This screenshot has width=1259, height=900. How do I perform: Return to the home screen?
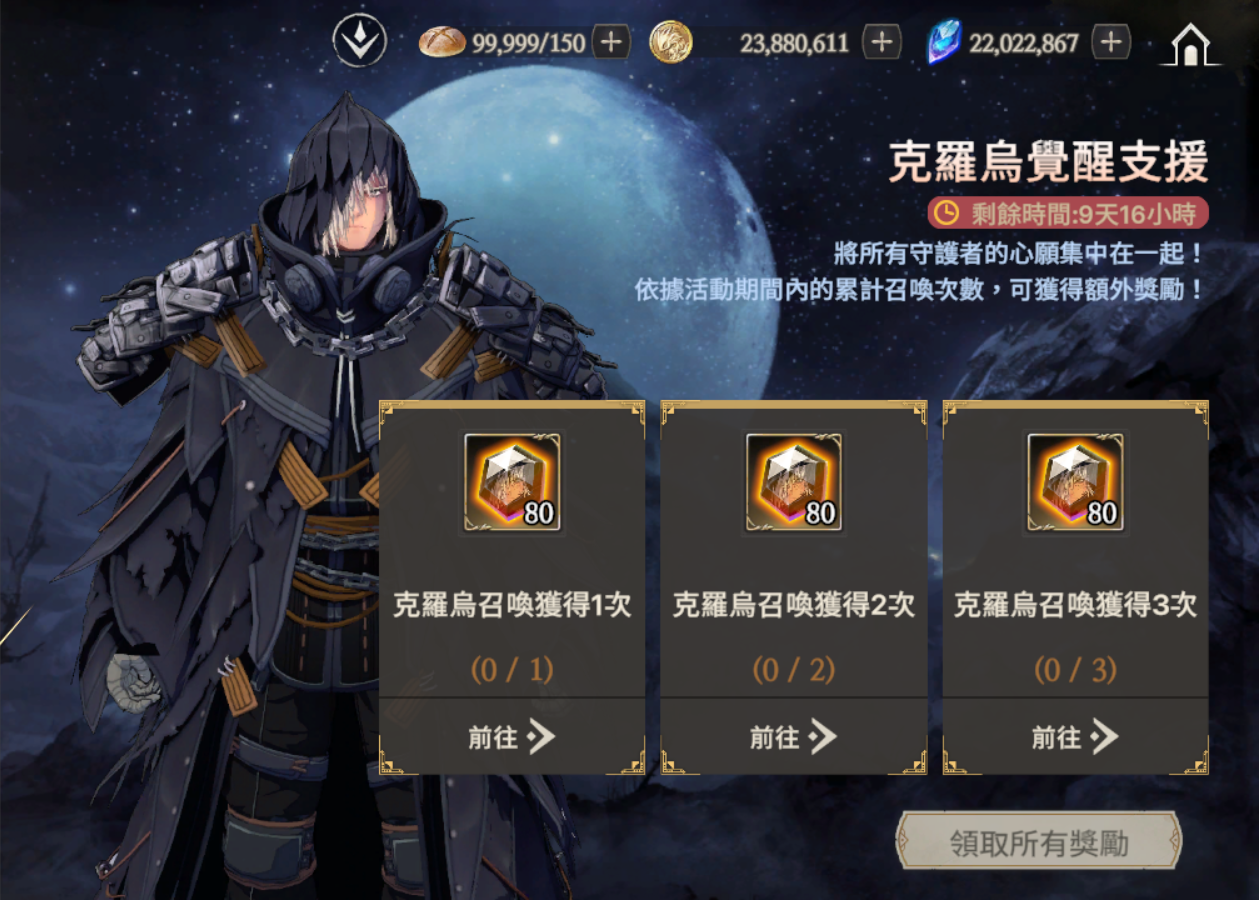(x=1190, y=45)
